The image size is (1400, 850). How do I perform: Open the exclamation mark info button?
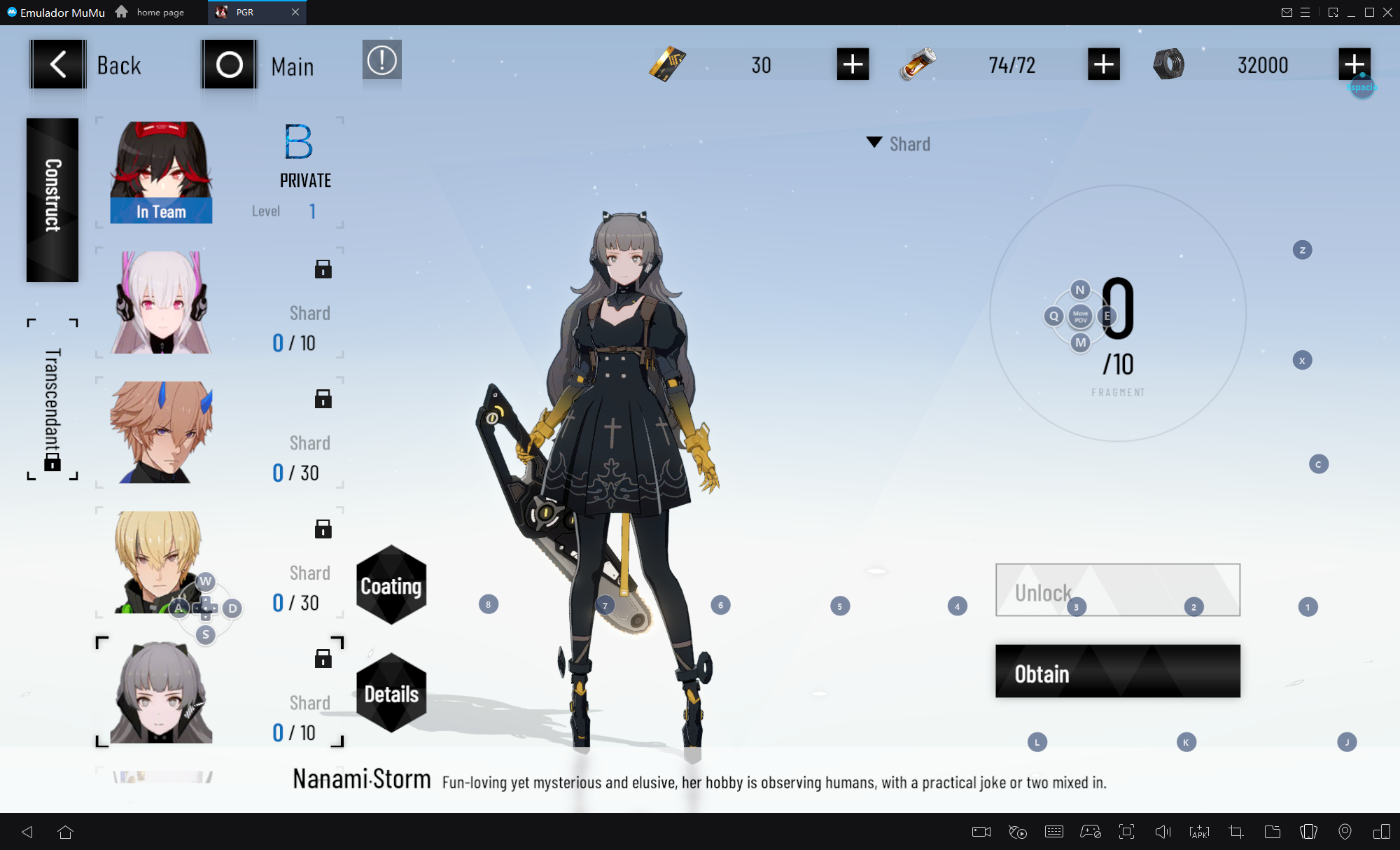[381, 60]
